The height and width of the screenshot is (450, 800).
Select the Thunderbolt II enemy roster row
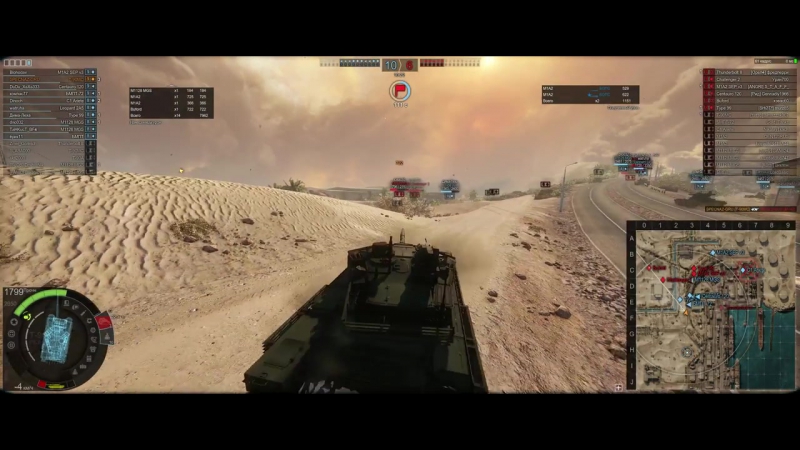point(749,73)
